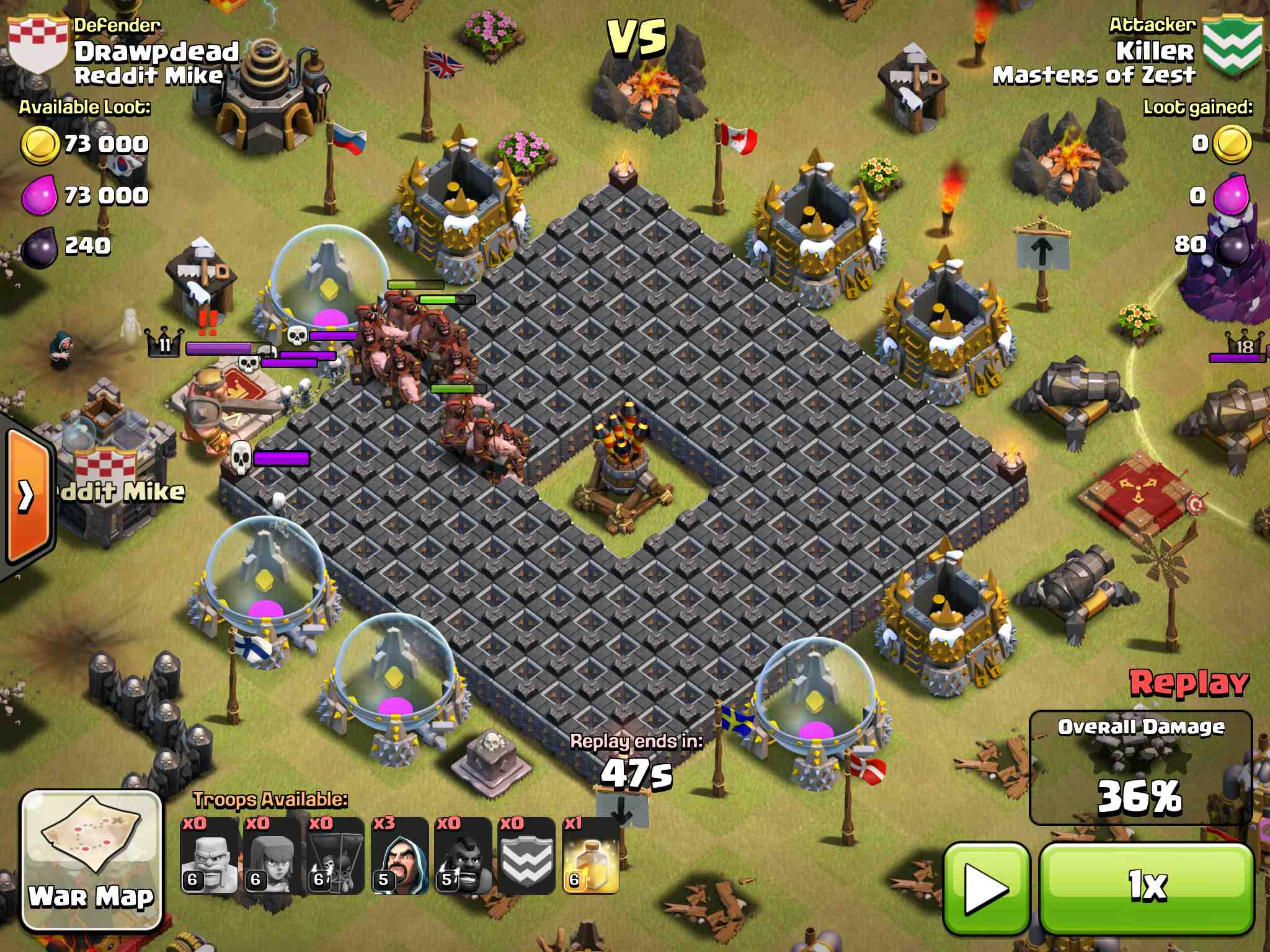Screen dimensions: 1270x952
Task: Open the War Map
Action: coord(91,860)
